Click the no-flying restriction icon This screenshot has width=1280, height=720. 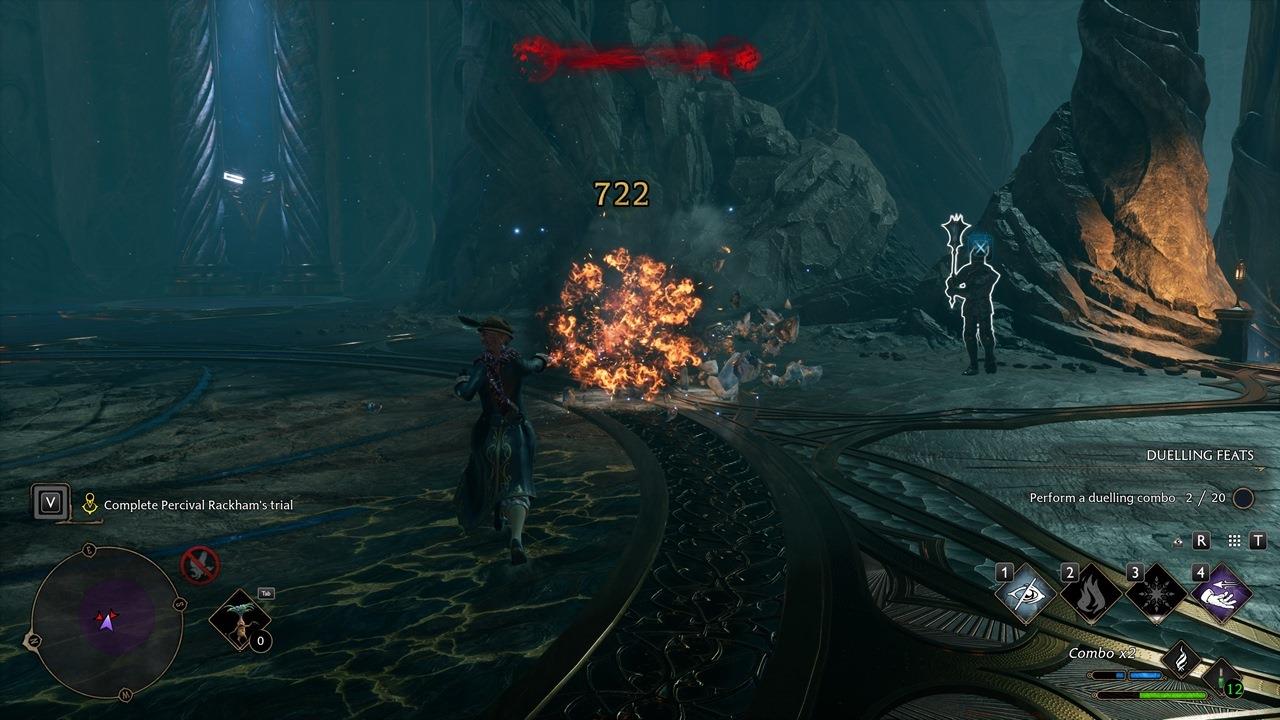tap(199, 565)
